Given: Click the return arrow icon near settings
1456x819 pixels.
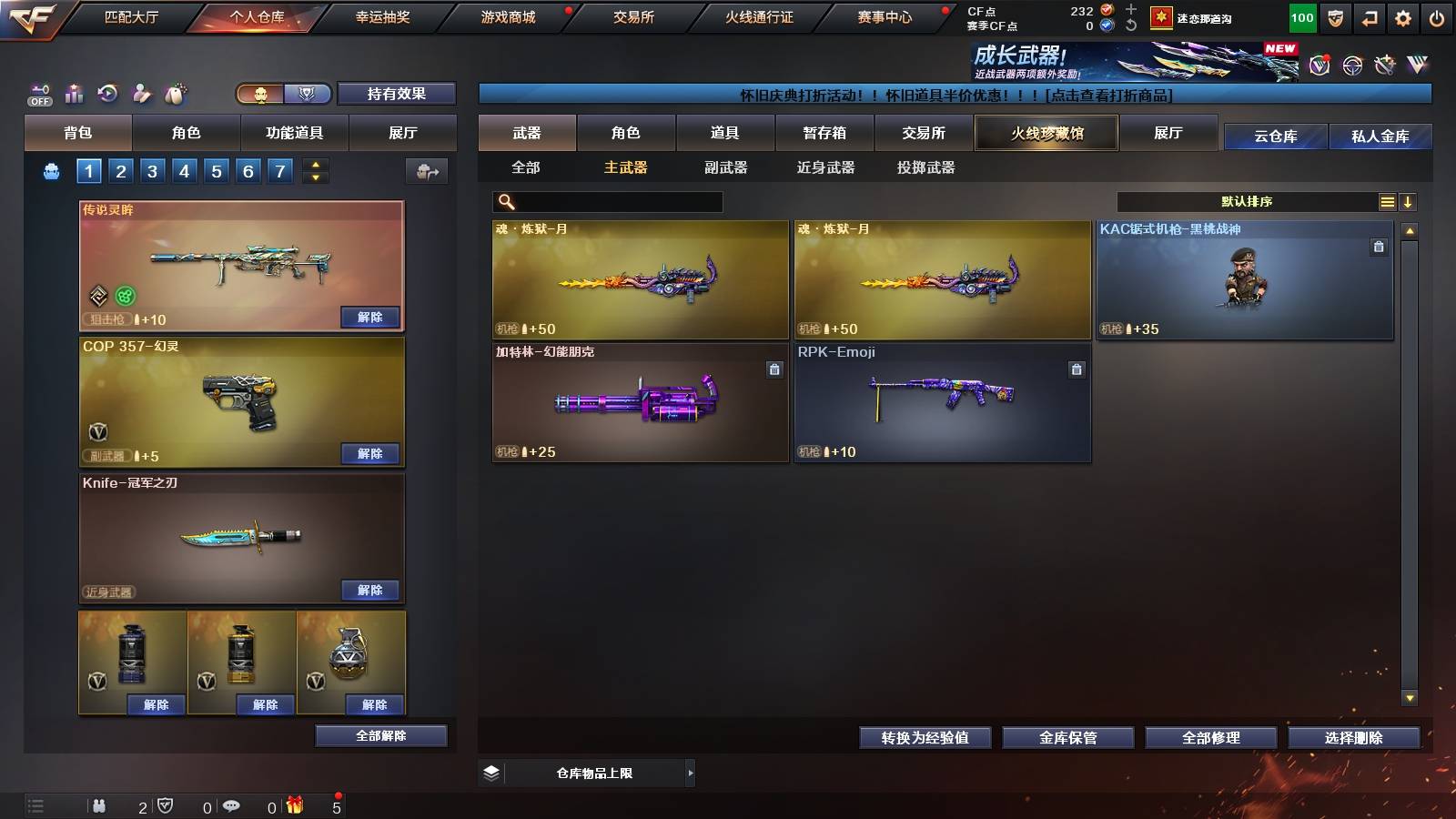Looking at the screenshot, I should 1370,15.
